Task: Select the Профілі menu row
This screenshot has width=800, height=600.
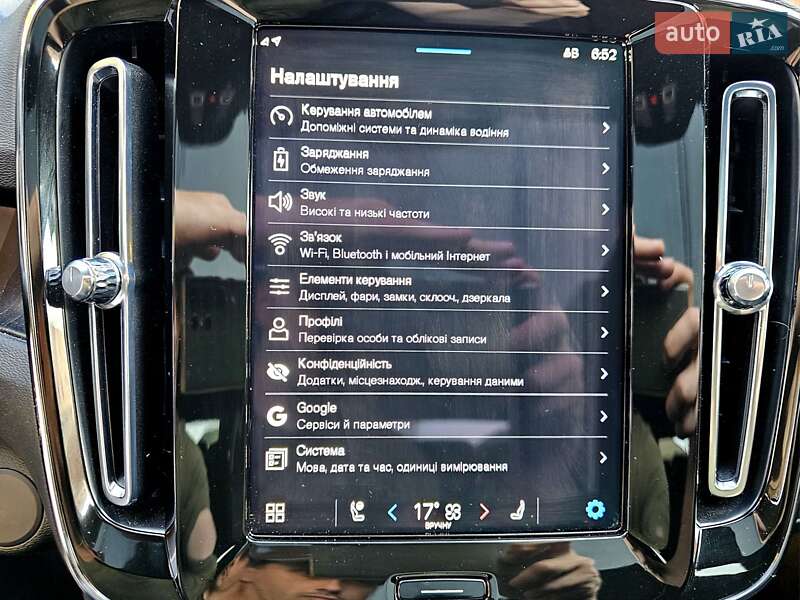Action: coord(438,330)
